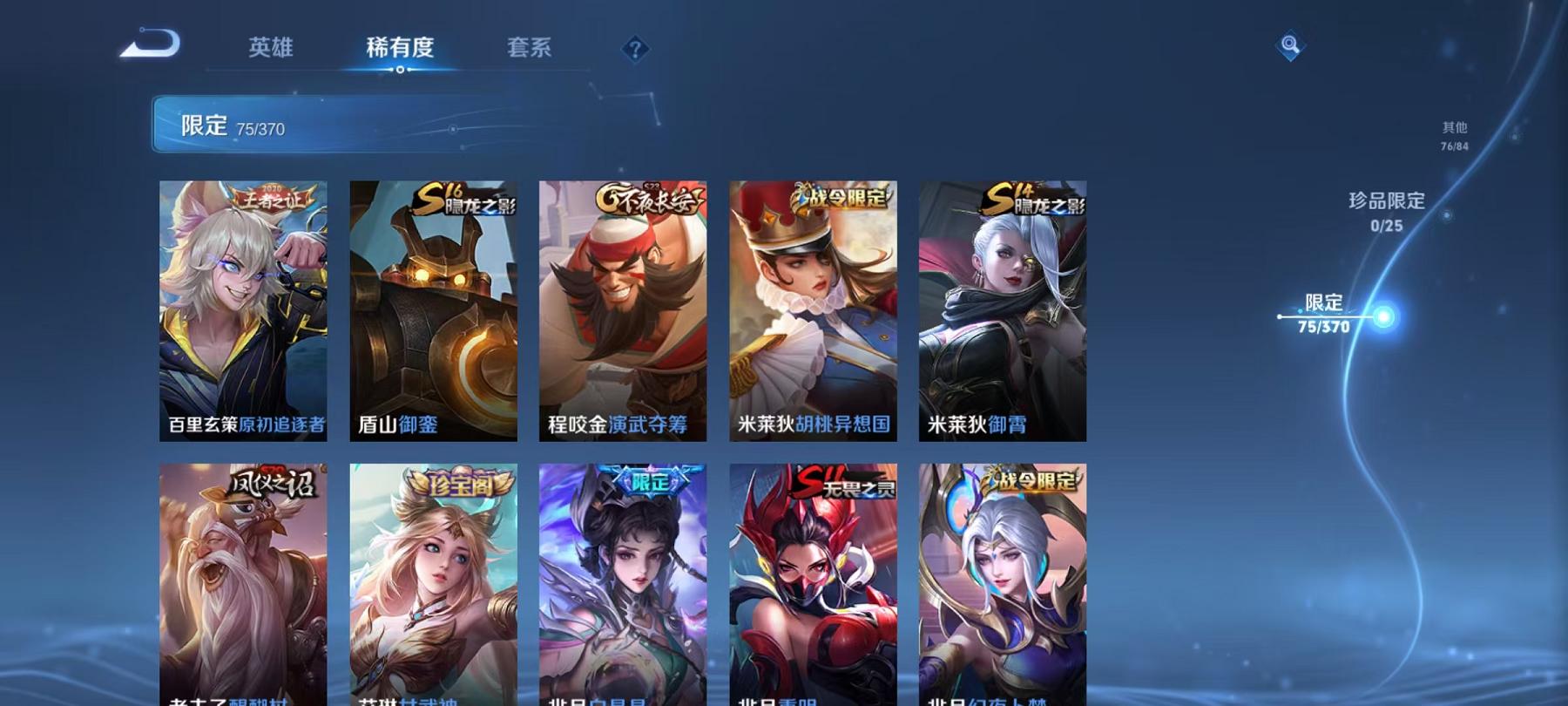The width and height of the screenshot is (1568, 706).
Task: Open the question mark help icon
Action: 635,48
